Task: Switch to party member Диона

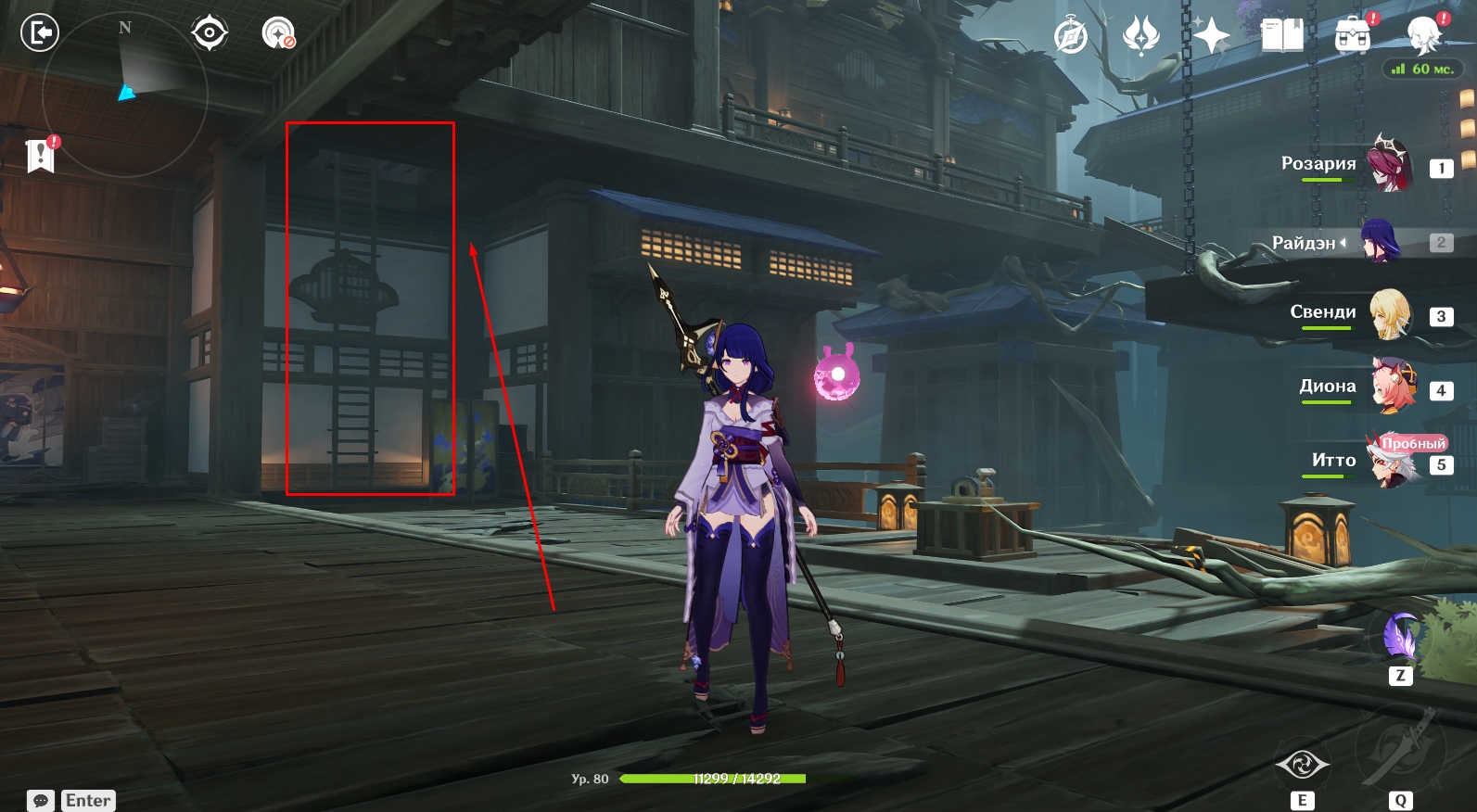Action: tap(1393, 387)
